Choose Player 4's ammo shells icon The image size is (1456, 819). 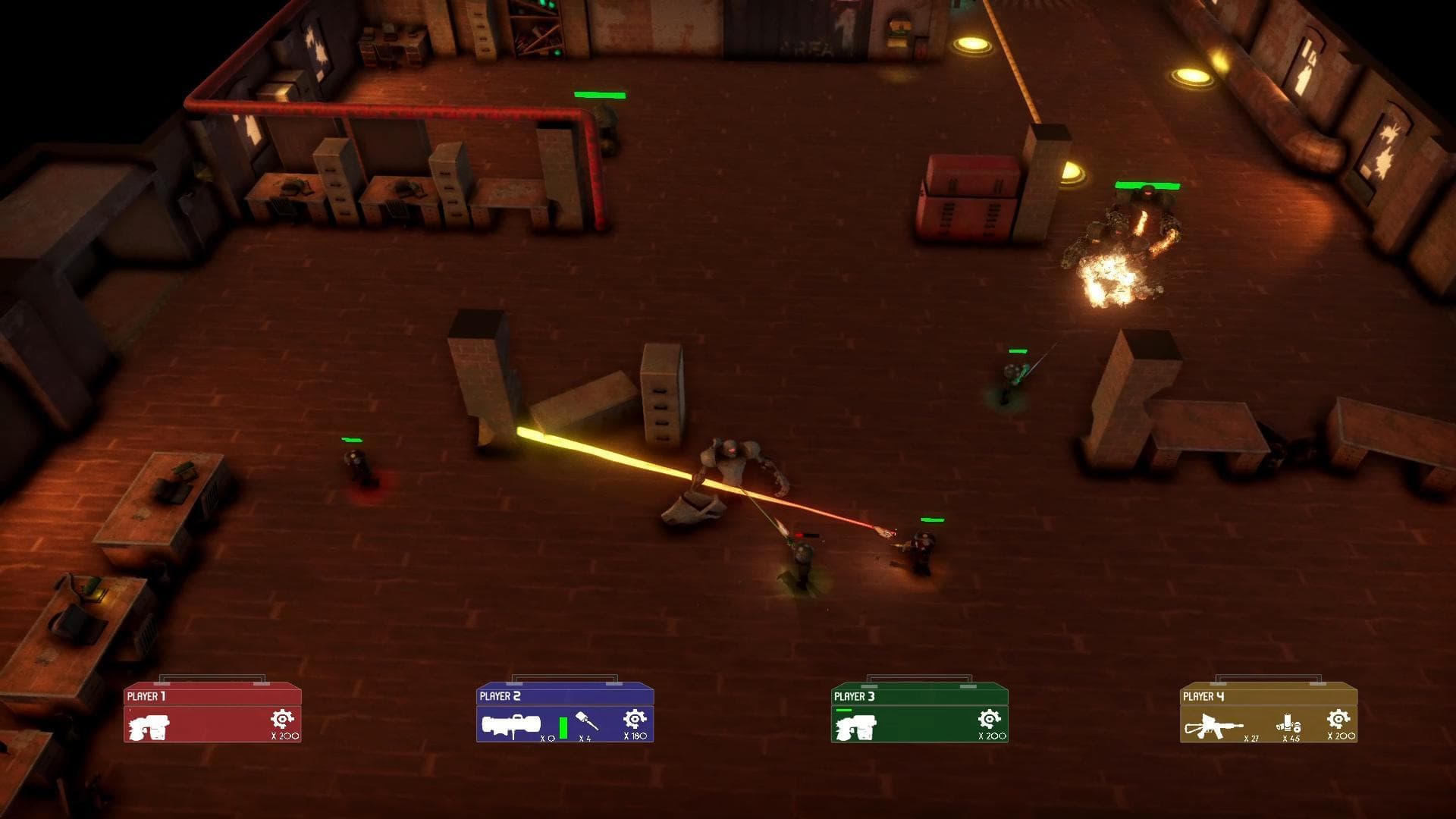point(1288,723)
